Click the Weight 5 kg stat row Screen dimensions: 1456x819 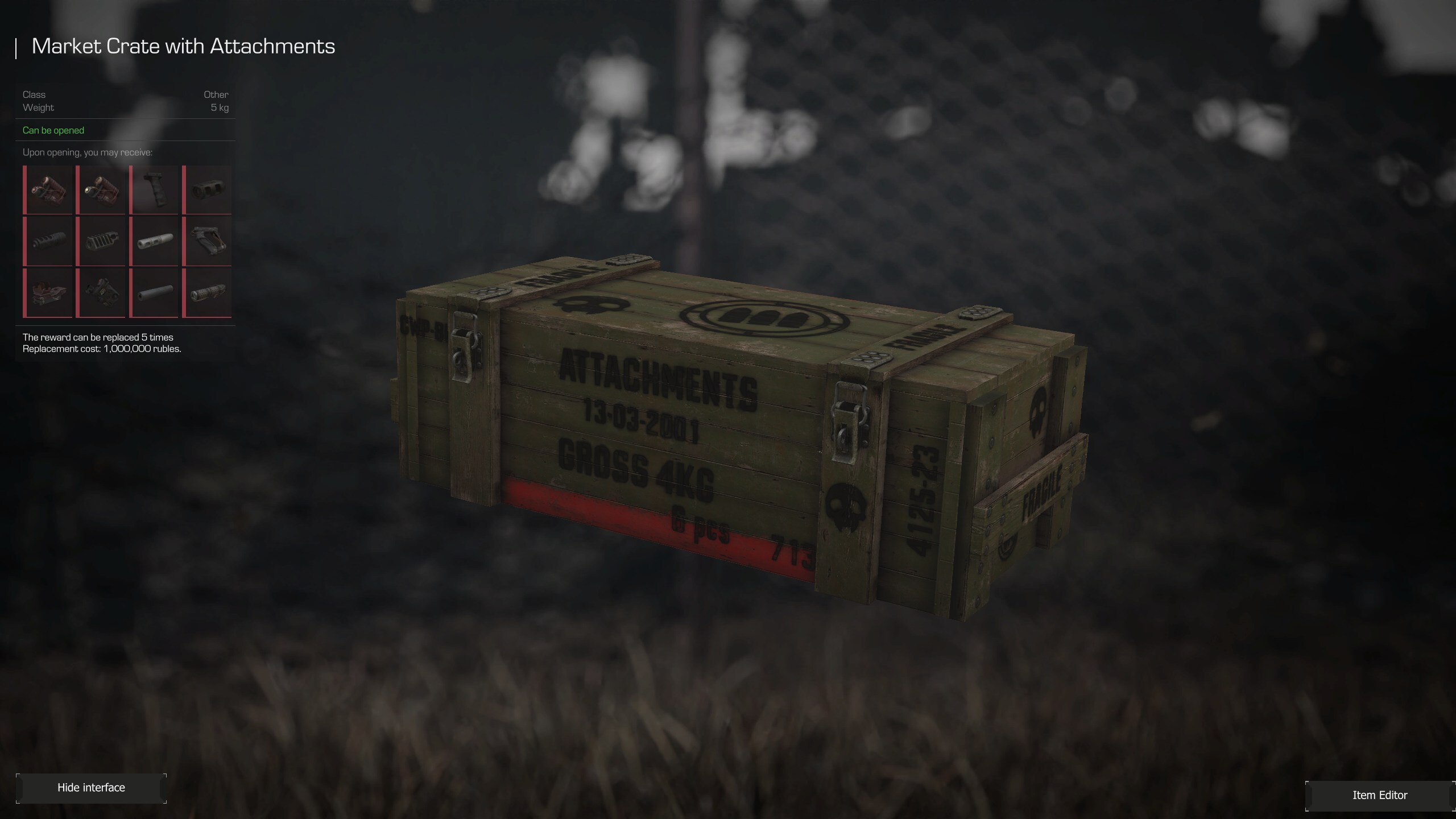click(x=125, y=107)
